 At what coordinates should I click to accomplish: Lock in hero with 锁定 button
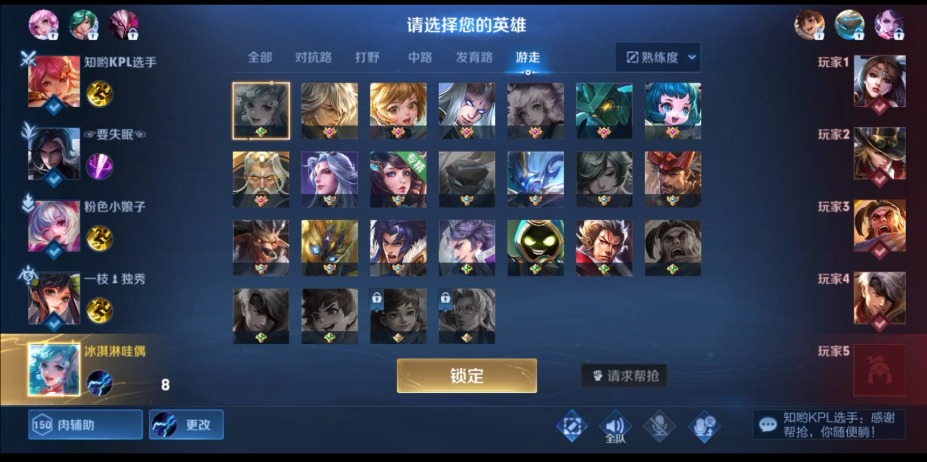466,376
